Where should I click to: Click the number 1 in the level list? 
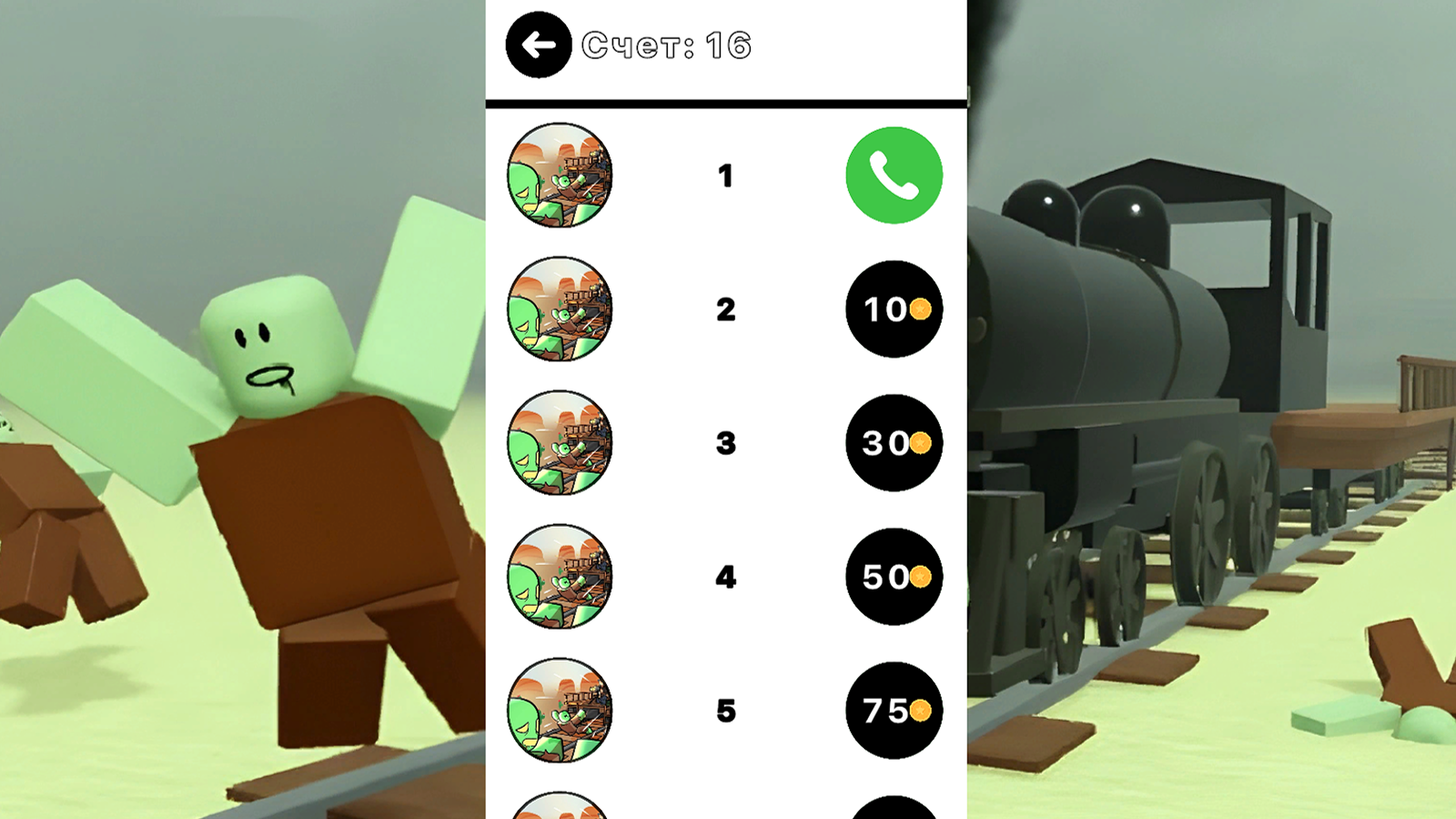pos(726,177)
